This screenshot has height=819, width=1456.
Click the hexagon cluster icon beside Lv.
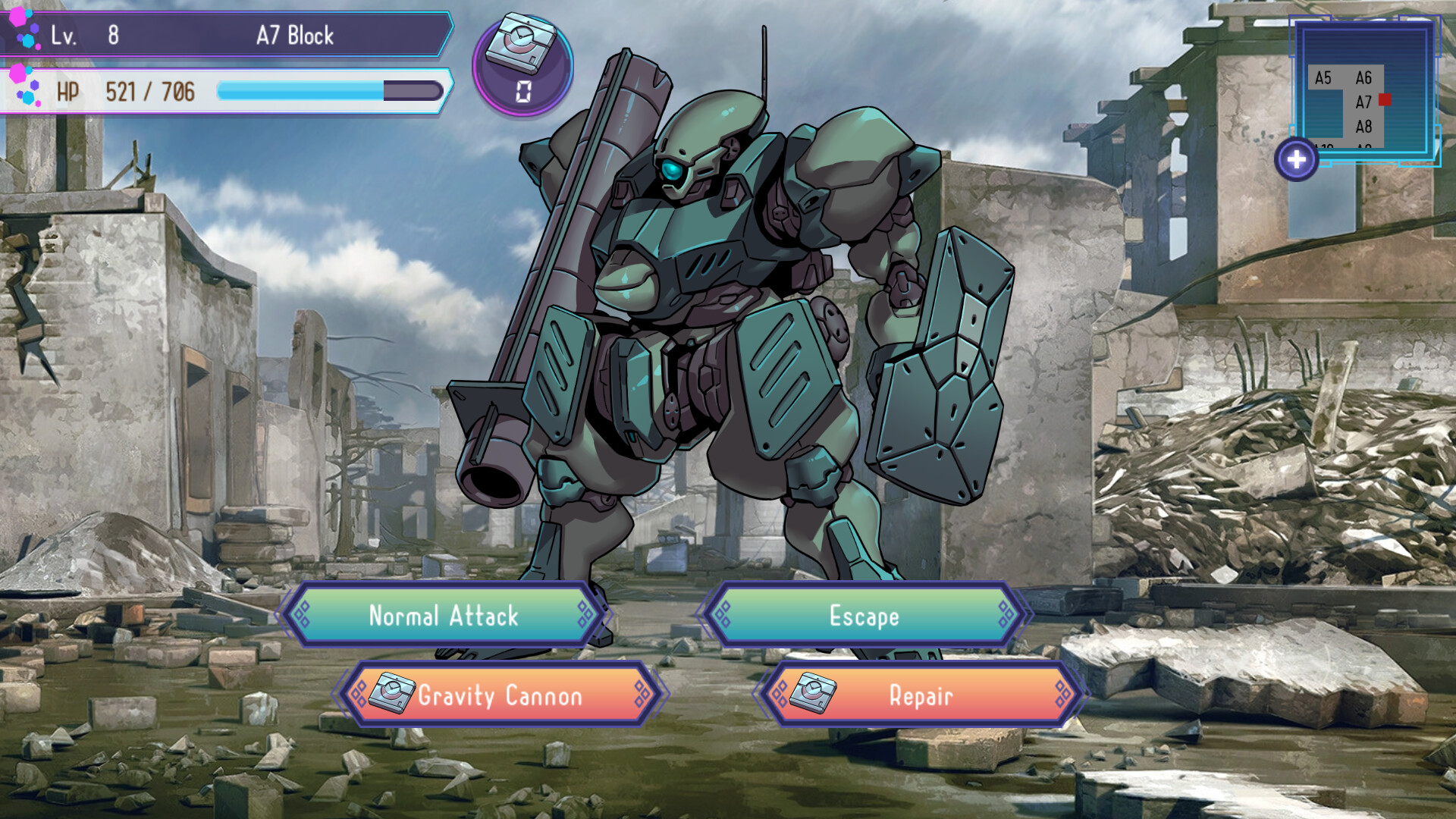point(24,30)
